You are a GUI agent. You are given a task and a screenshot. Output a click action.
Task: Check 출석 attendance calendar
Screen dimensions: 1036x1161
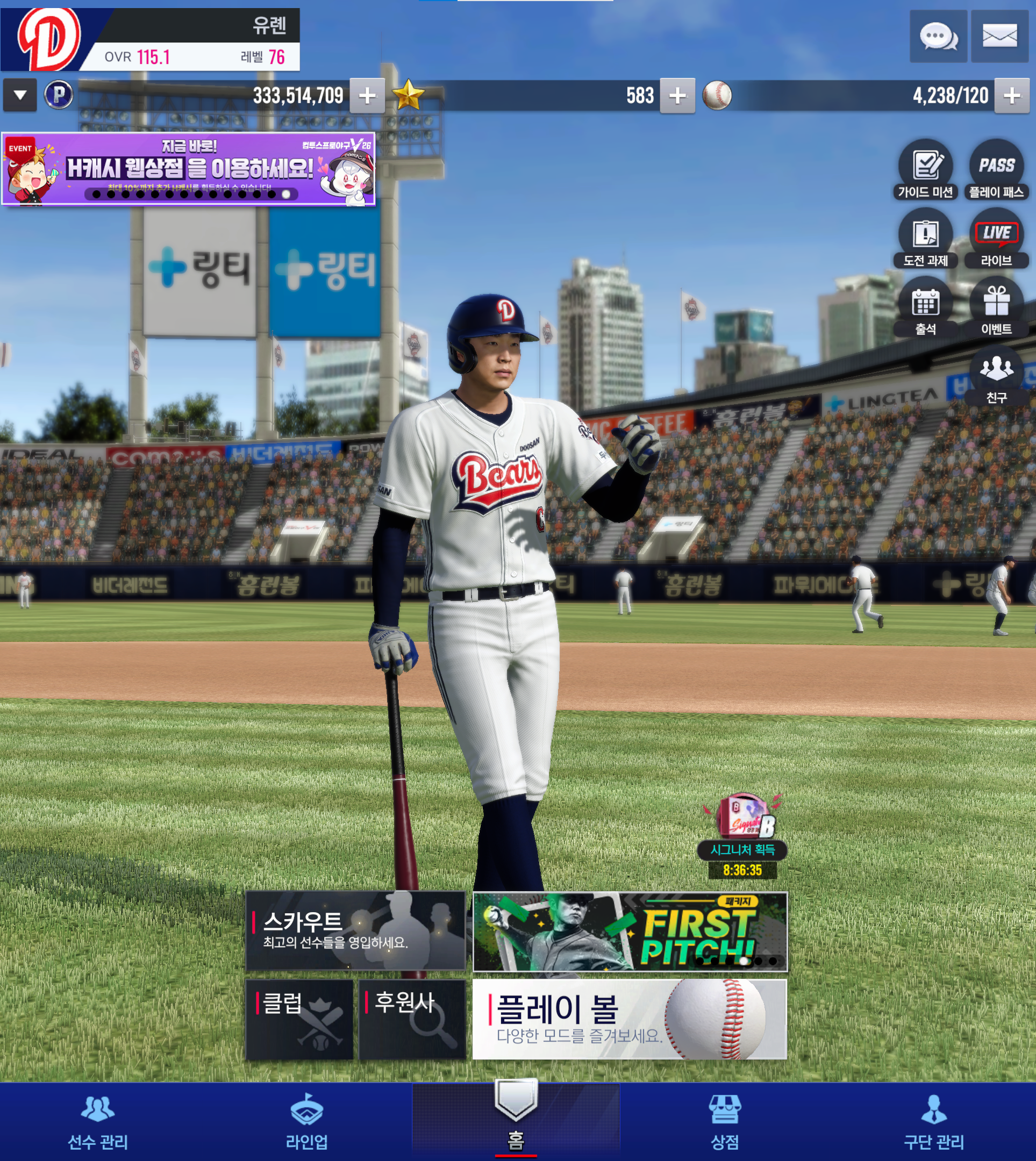[926, 307]
